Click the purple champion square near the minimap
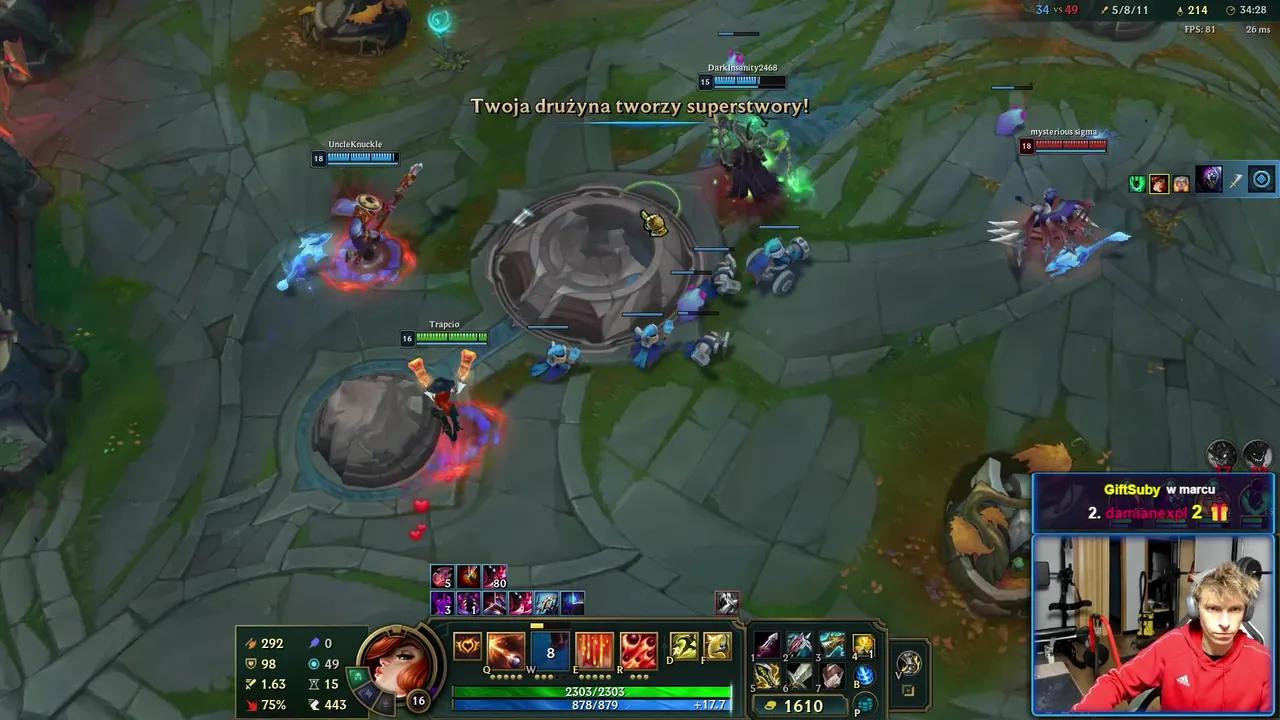 point(1208,180)
